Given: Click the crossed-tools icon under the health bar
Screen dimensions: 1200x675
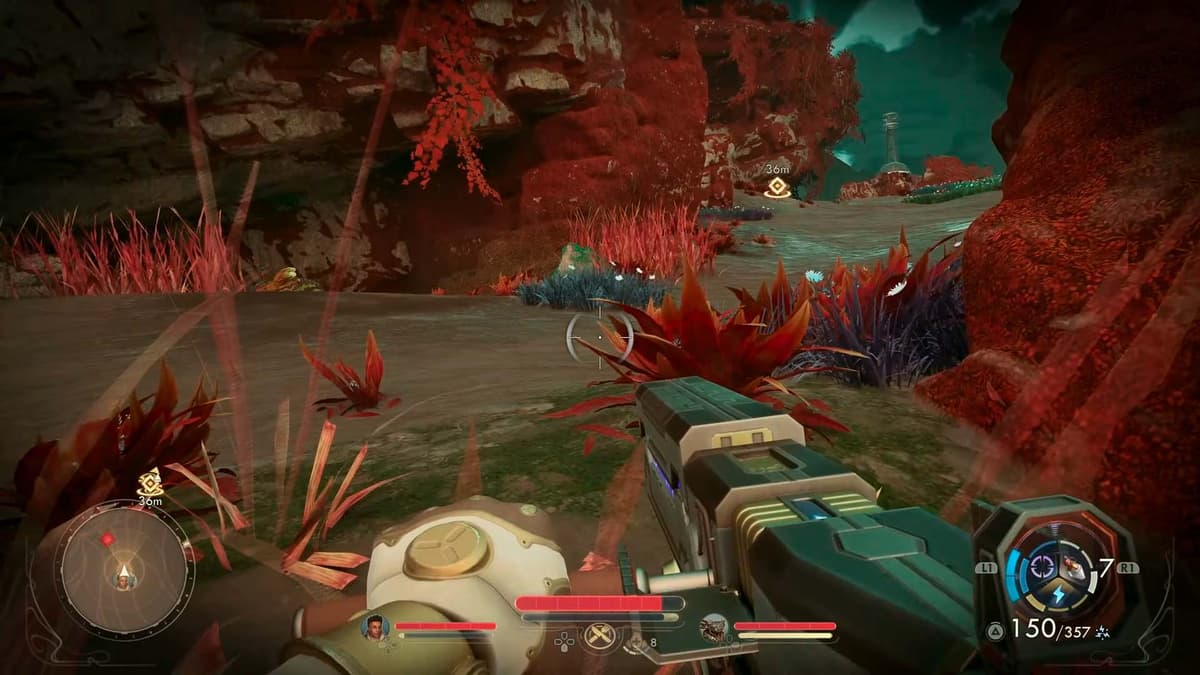Looking at the screenshot, I should point(599,635).
